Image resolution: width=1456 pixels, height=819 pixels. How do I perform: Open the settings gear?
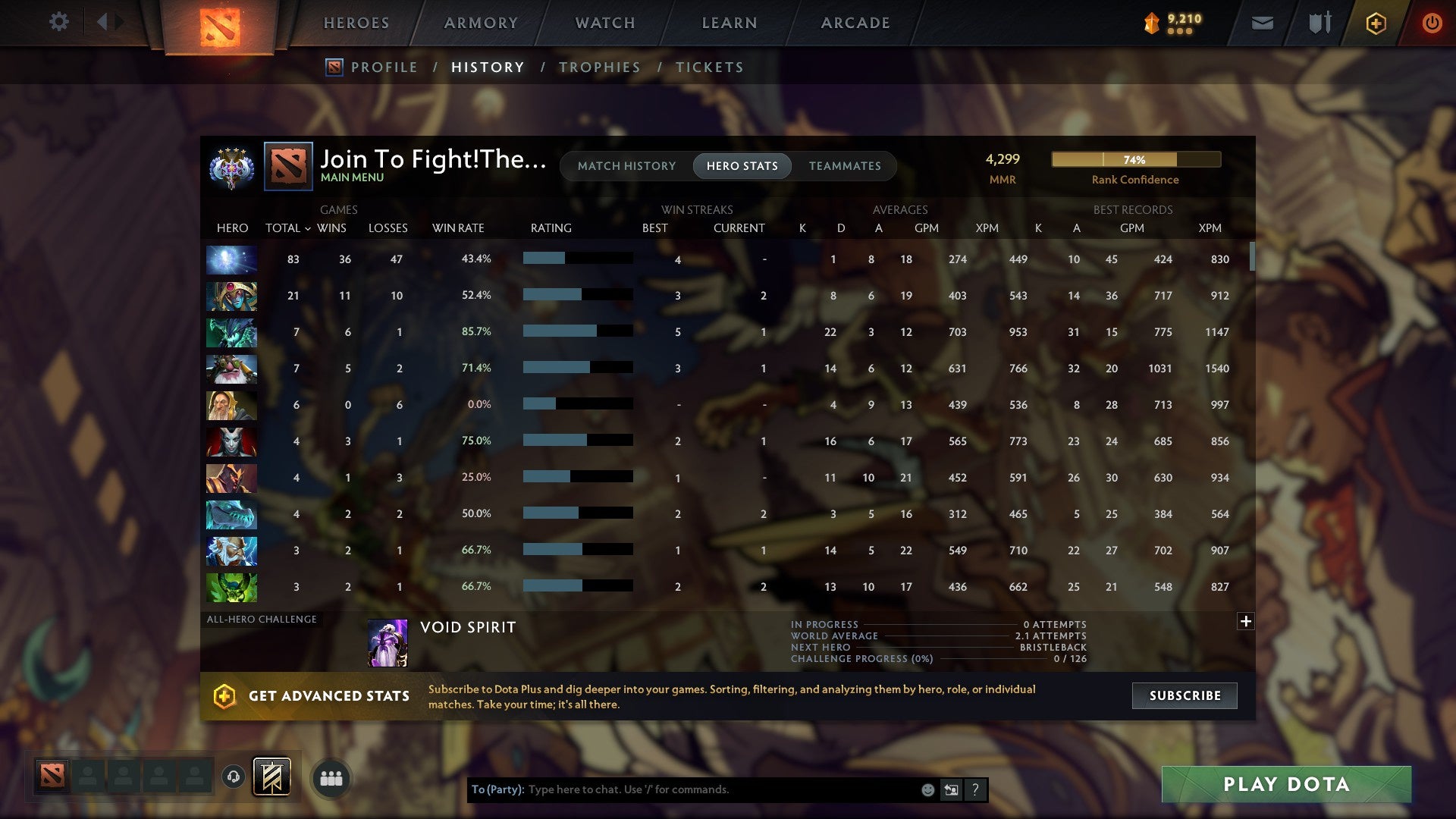point(58,23)
